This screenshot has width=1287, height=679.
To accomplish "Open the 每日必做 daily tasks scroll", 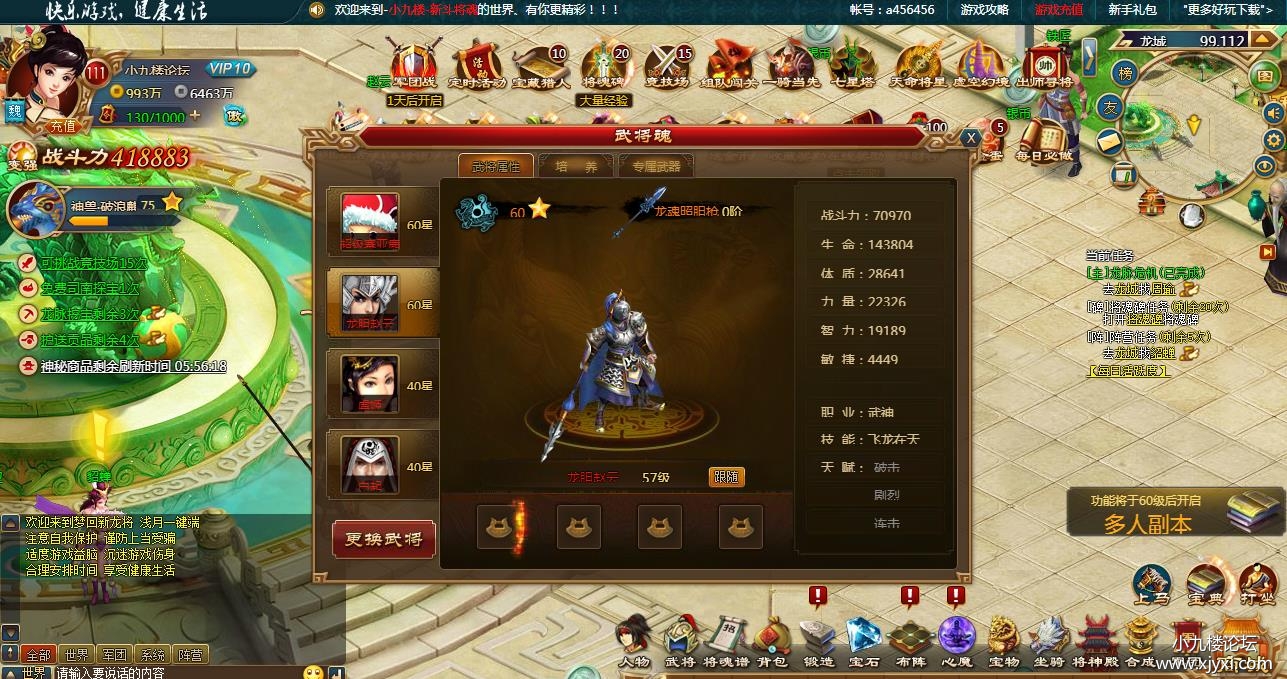I will tap(1043, 142).
